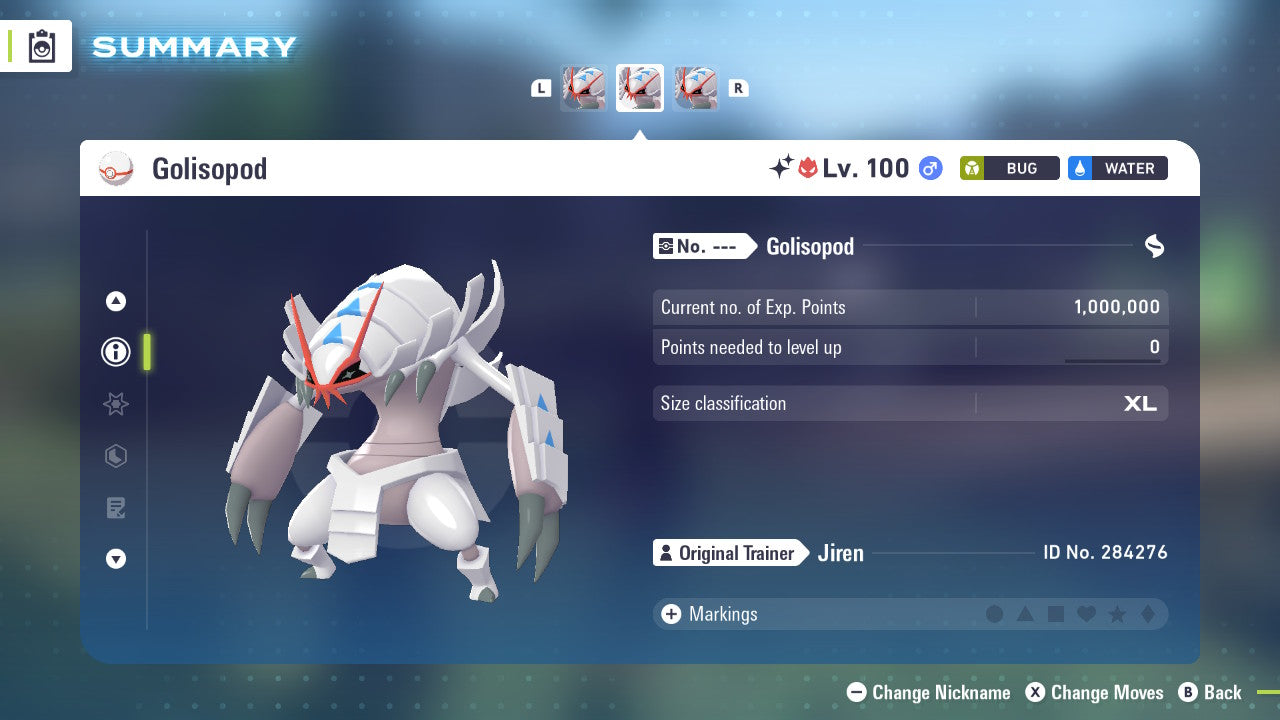Select the hexagon clock icon in sidebar

(x=115, y=456)
